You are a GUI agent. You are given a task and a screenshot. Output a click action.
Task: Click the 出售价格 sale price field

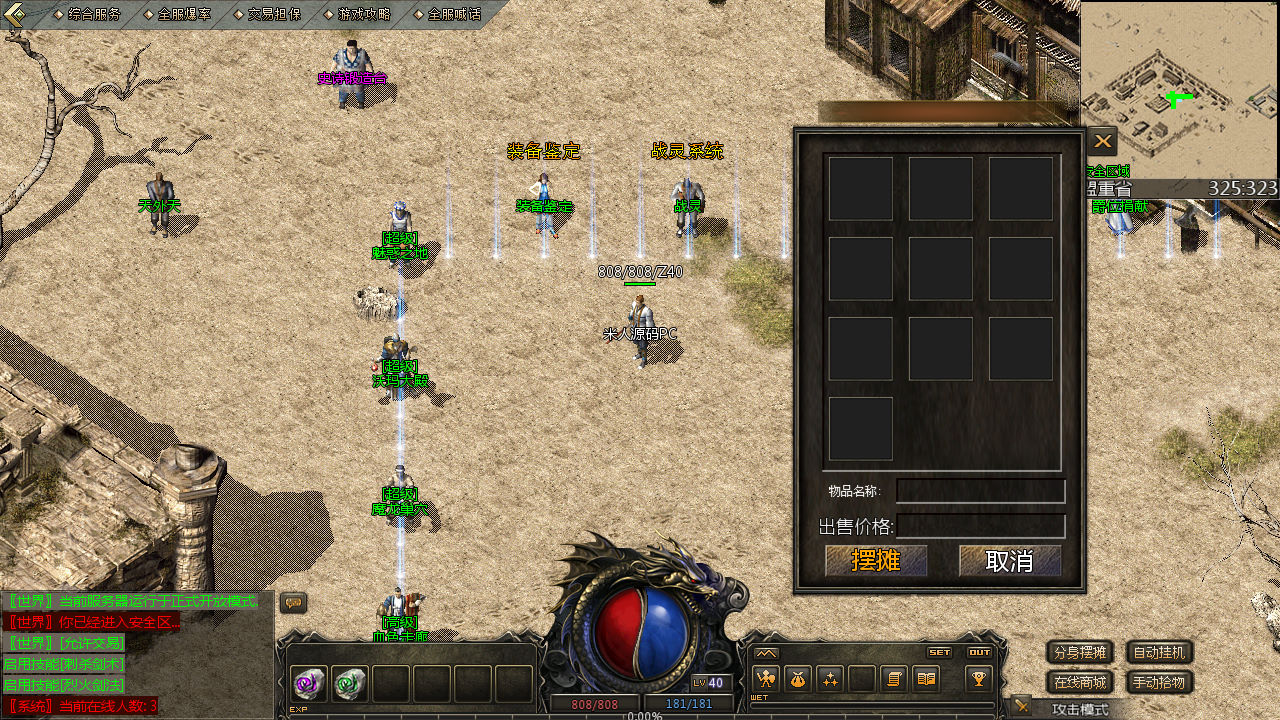980,526
